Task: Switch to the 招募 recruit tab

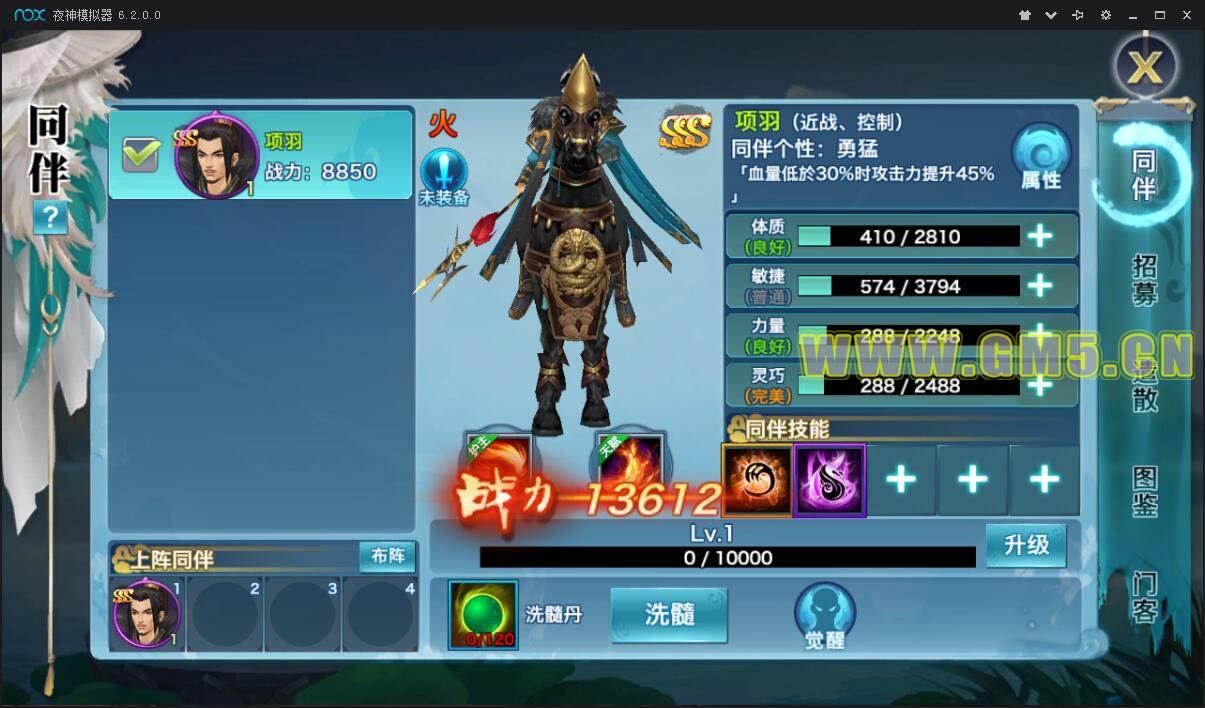Action: click(x=1145, y=279)
